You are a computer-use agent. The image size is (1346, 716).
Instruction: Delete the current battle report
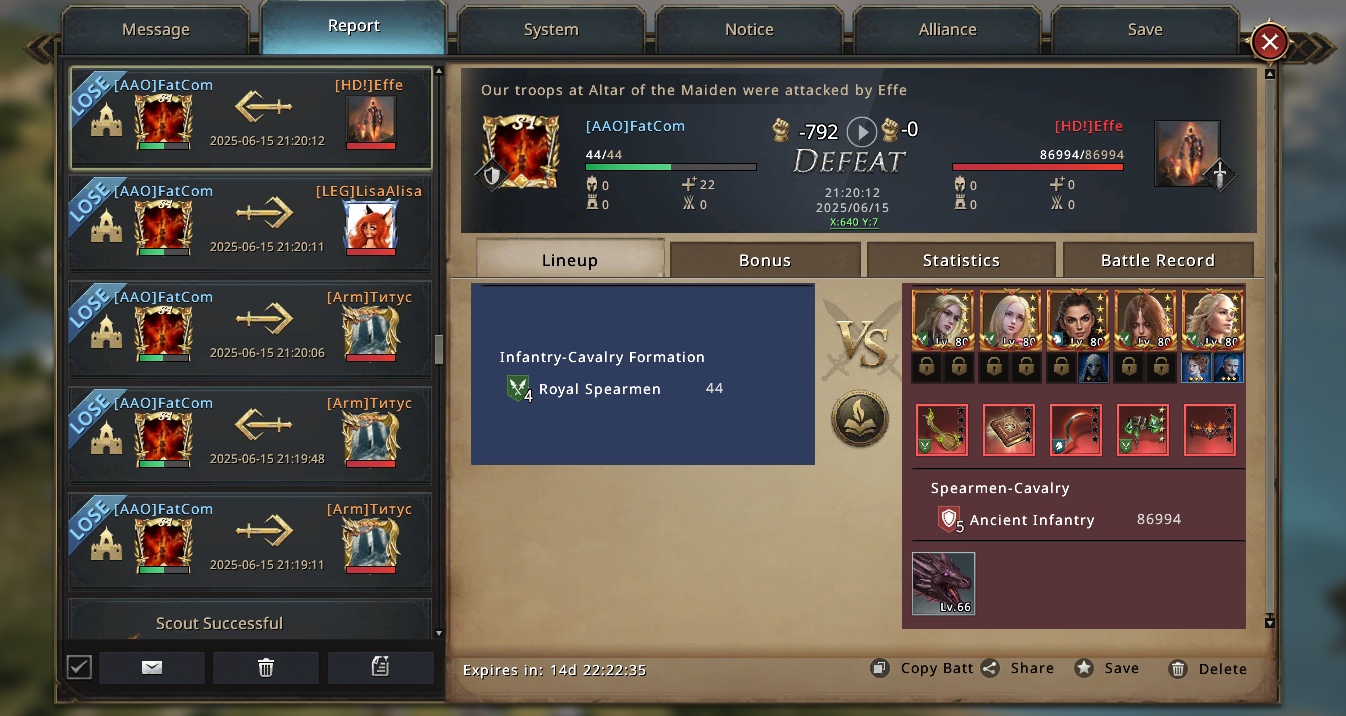(x=1208, y=669)
